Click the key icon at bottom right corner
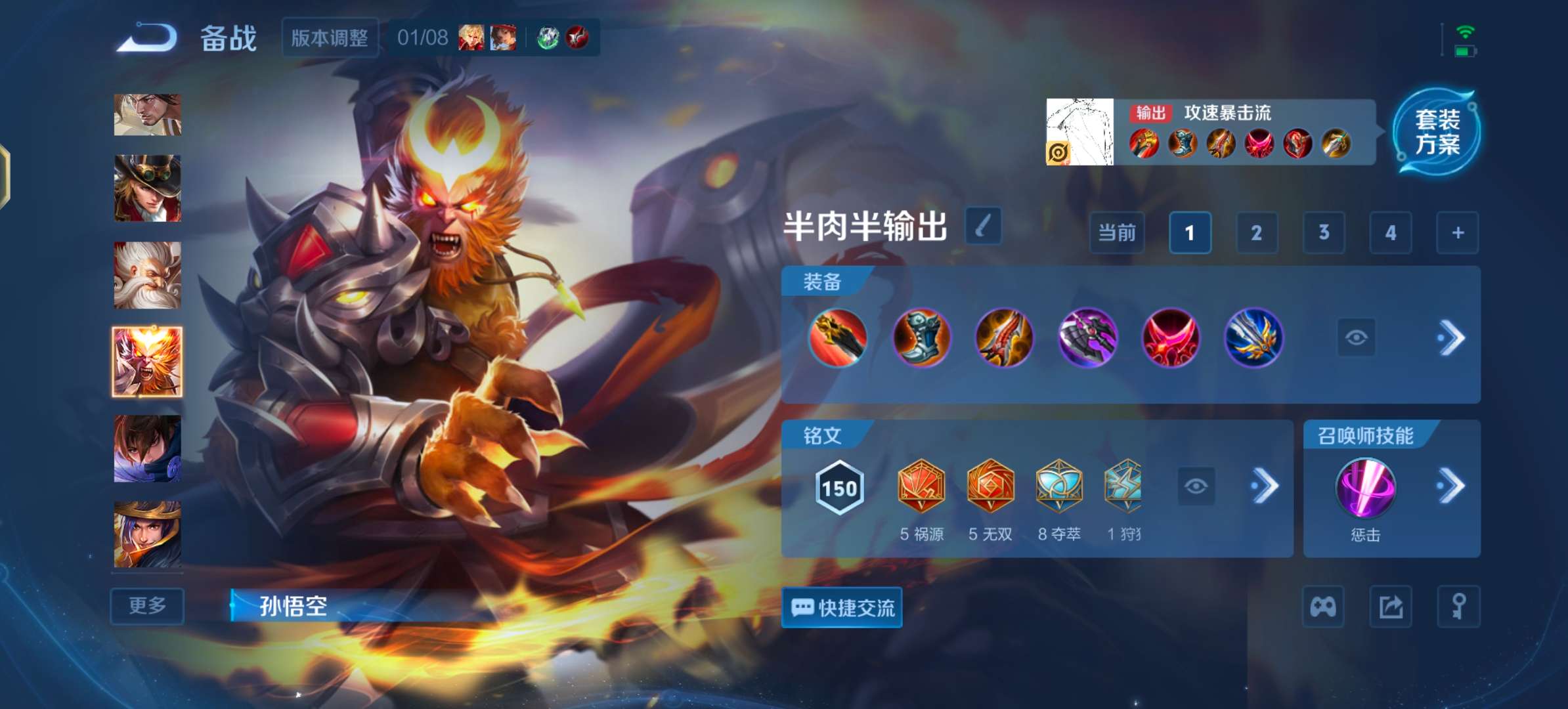Screen dimensions: 1568x709 pyautogui.click(x=1459, y=607)
